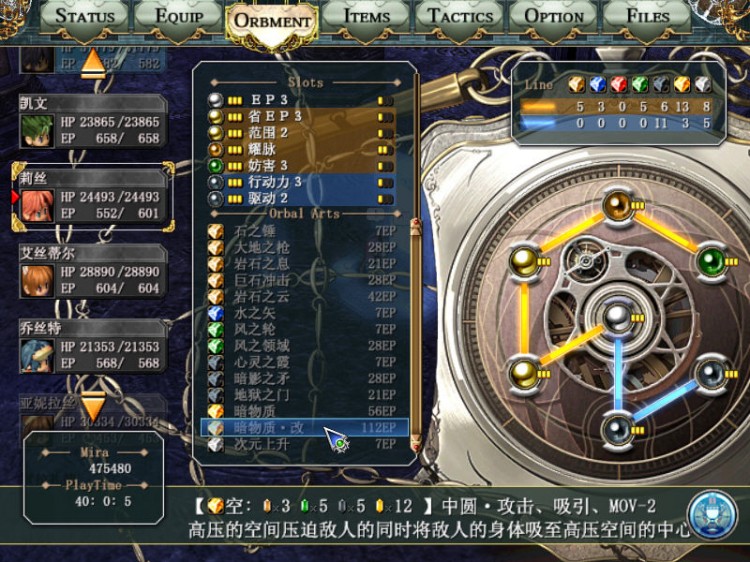Pick the 行动力 3 quartz slot

tap(300, 181)
